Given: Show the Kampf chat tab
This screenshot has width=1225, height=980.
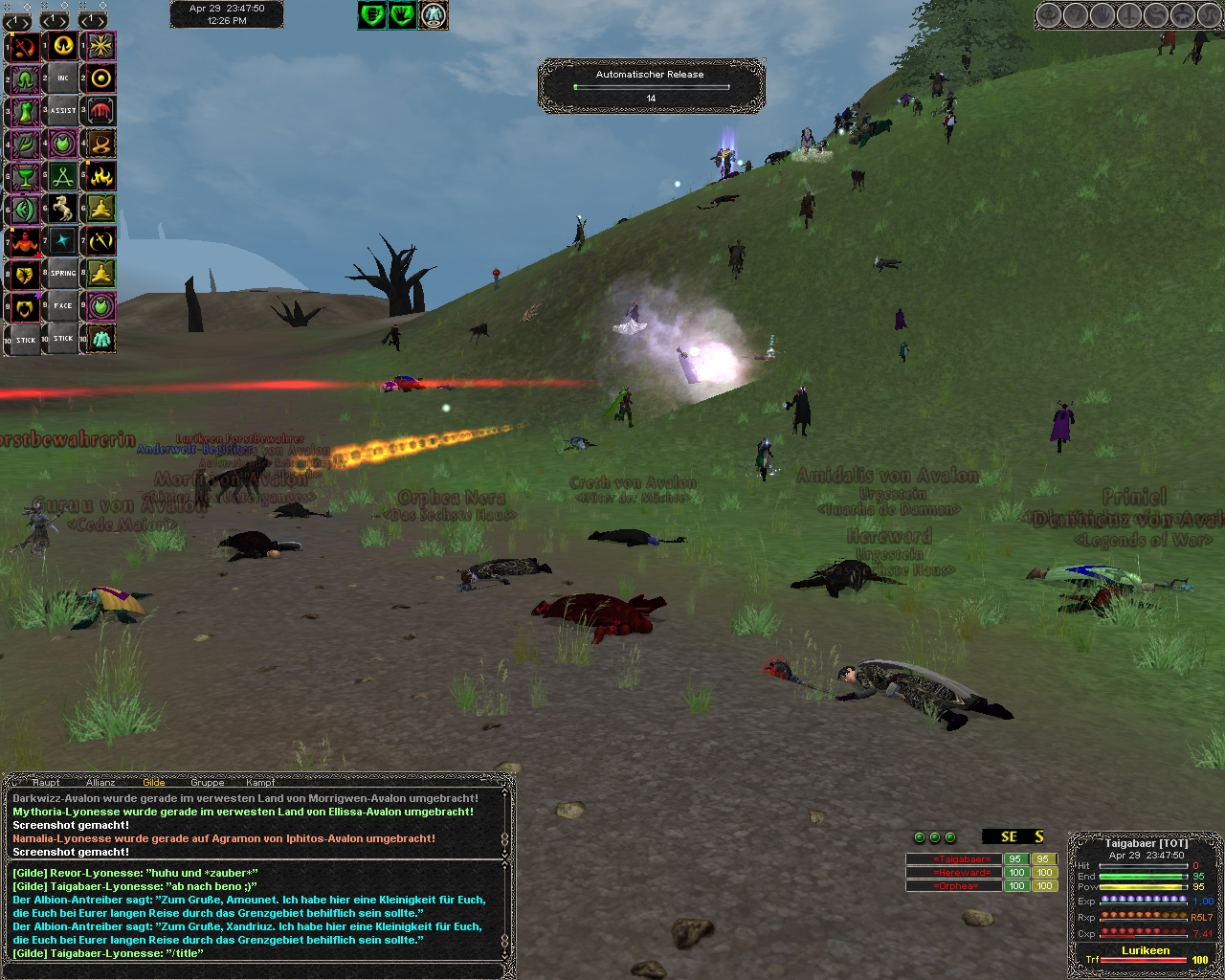Looking at the screenshot, I should (259, 782).
